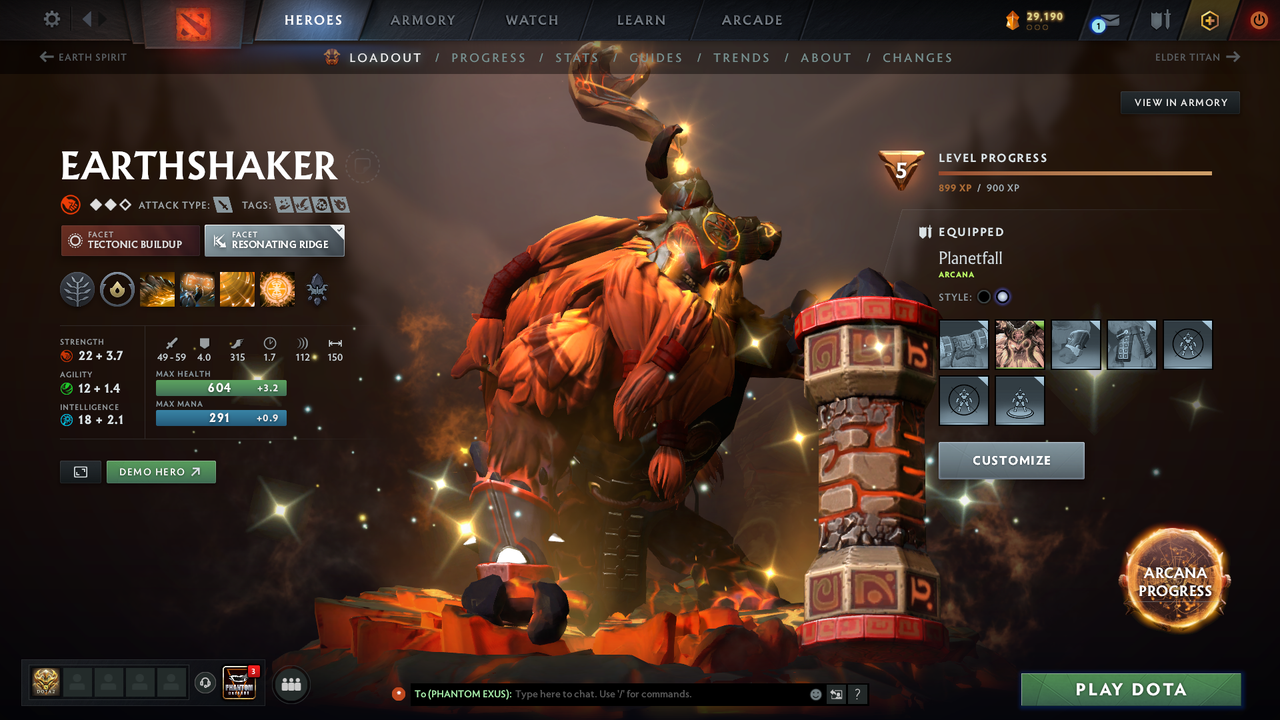Click the chat message input field

click(x=660, y=694)
